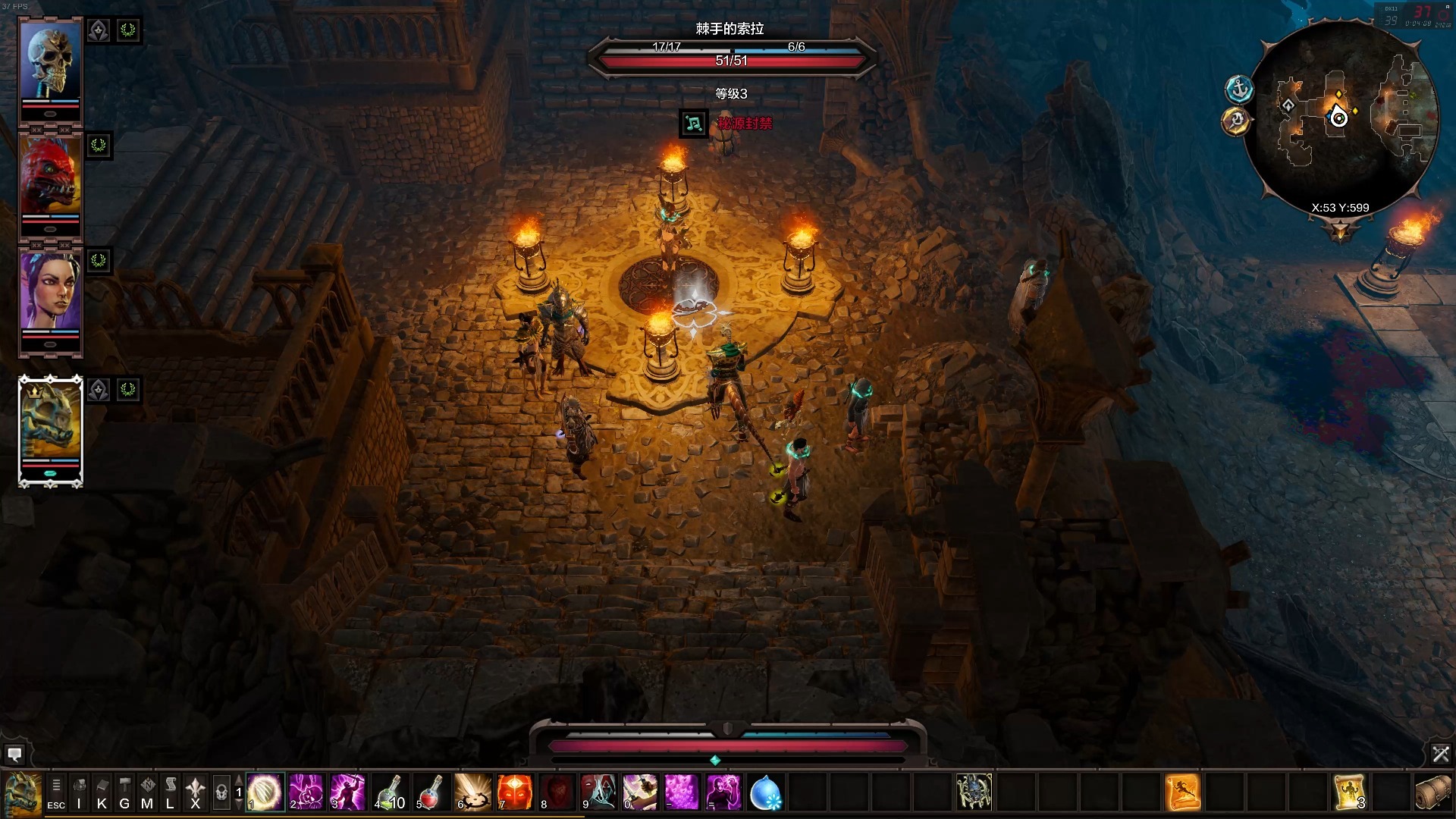Select the red lizard character portrait
Viewport: 1456px width, 819px height.
point(50,177)
